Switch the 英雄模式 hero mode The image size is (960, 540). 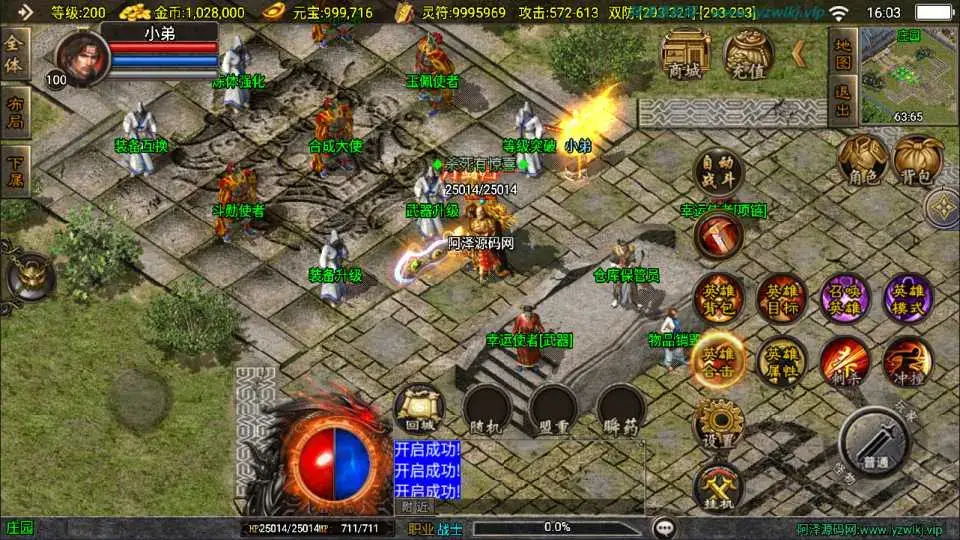[x=907, y=298]
